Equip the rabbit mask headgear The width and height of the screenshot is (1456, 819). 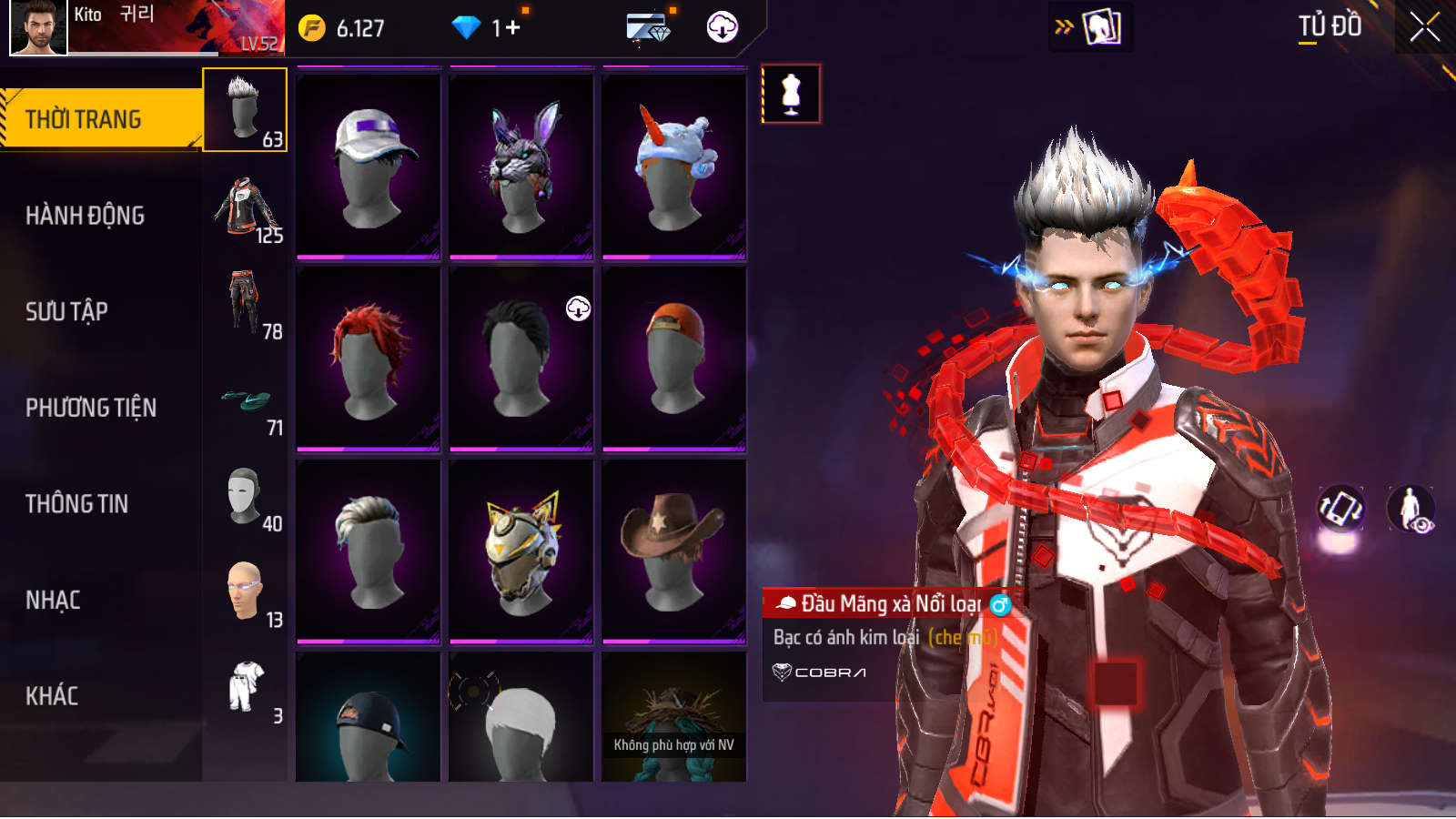tap(521, 165)
